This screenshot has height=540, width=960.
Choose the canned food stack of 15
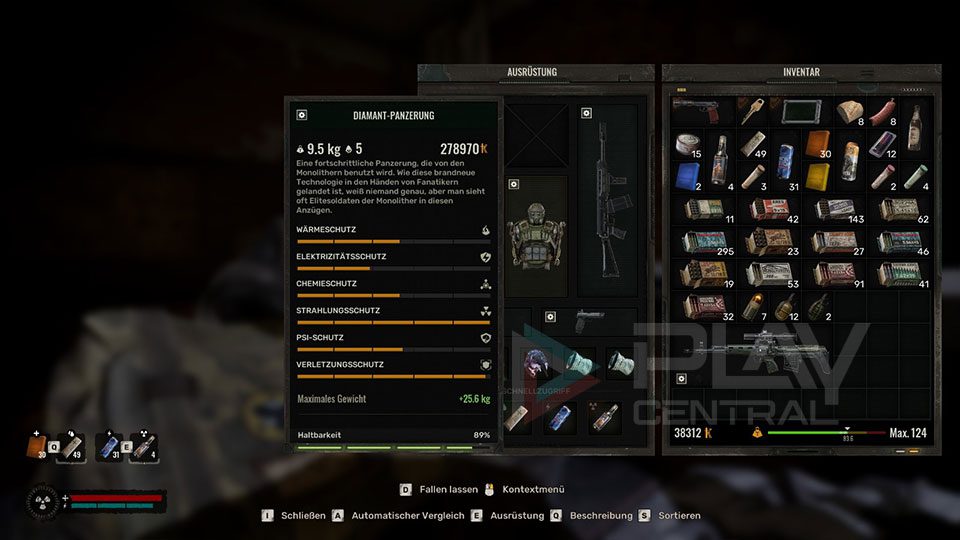(x=687, y=146)
